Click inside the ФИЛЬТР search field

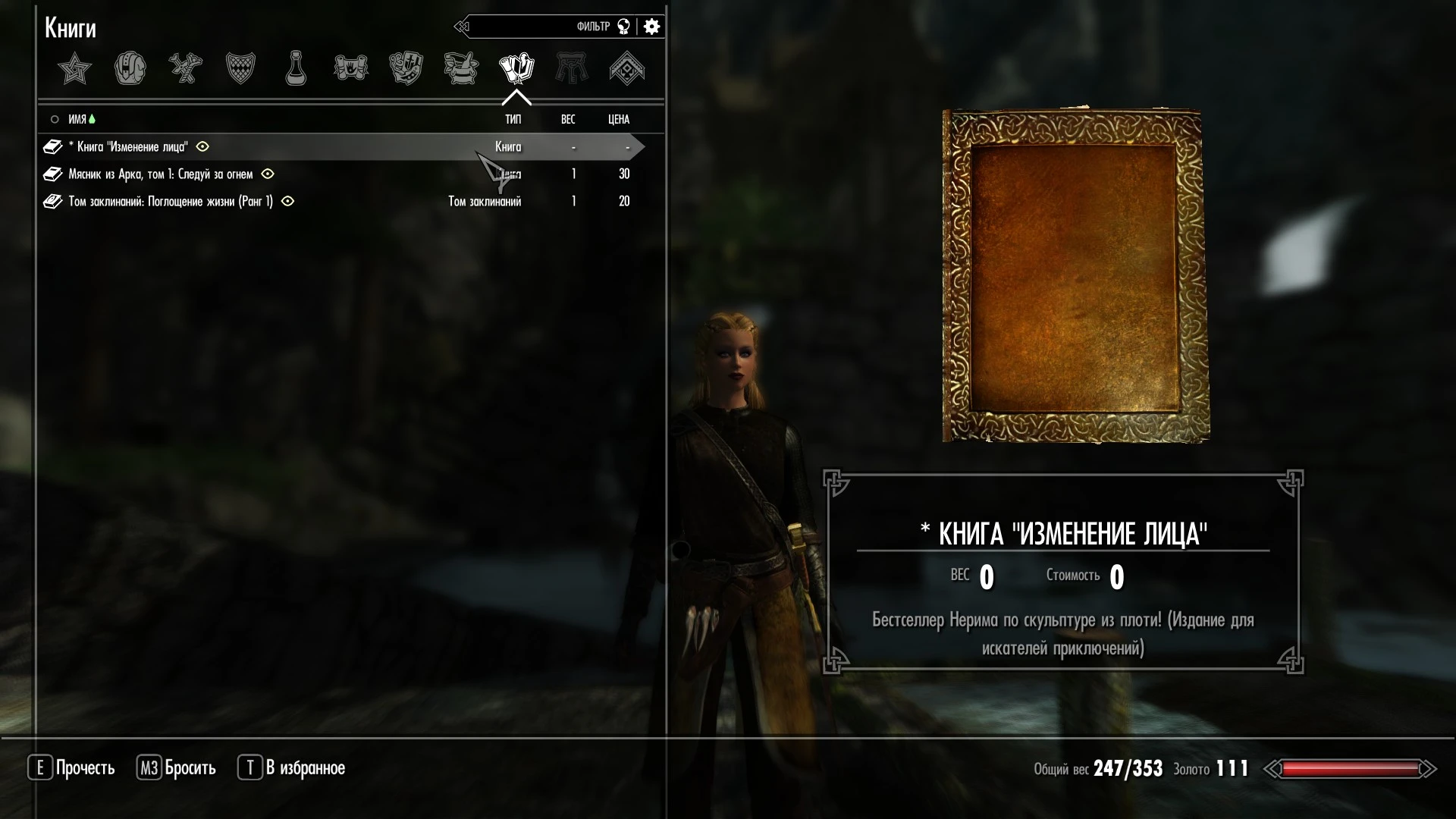pyautogui.click(x=546, y=27)
